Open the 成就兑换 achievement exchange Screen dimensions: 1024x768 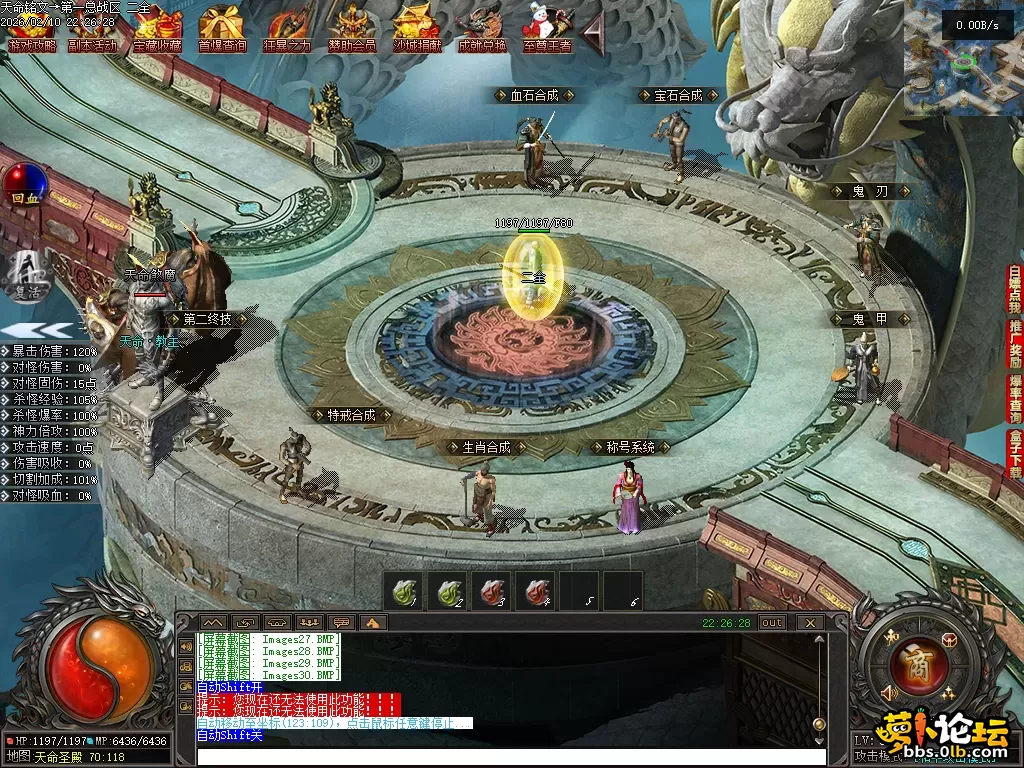(x=482, y=30)
